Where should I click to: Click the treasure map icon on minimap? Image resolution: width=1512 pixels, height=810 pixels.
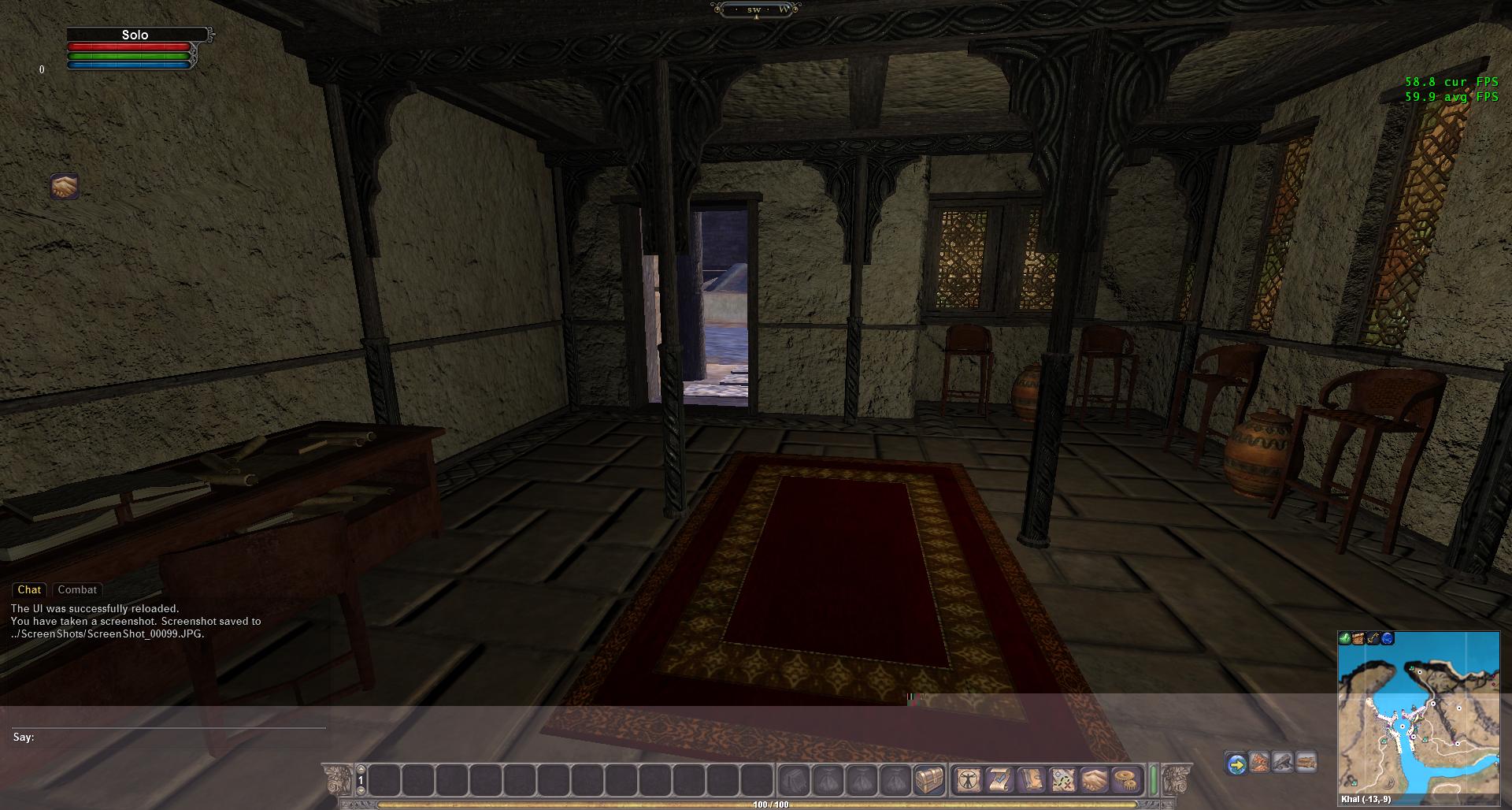(x=1359, y=638)
